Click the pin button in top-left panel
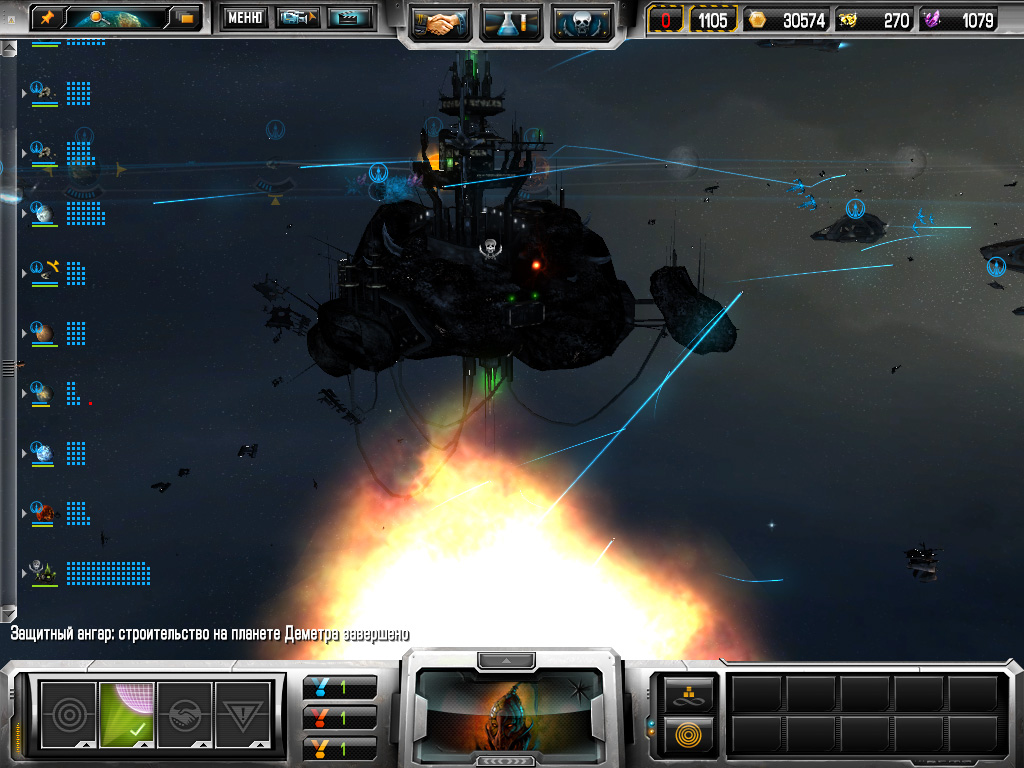This screenshot has width=1024, height=768. click(47, 17)
